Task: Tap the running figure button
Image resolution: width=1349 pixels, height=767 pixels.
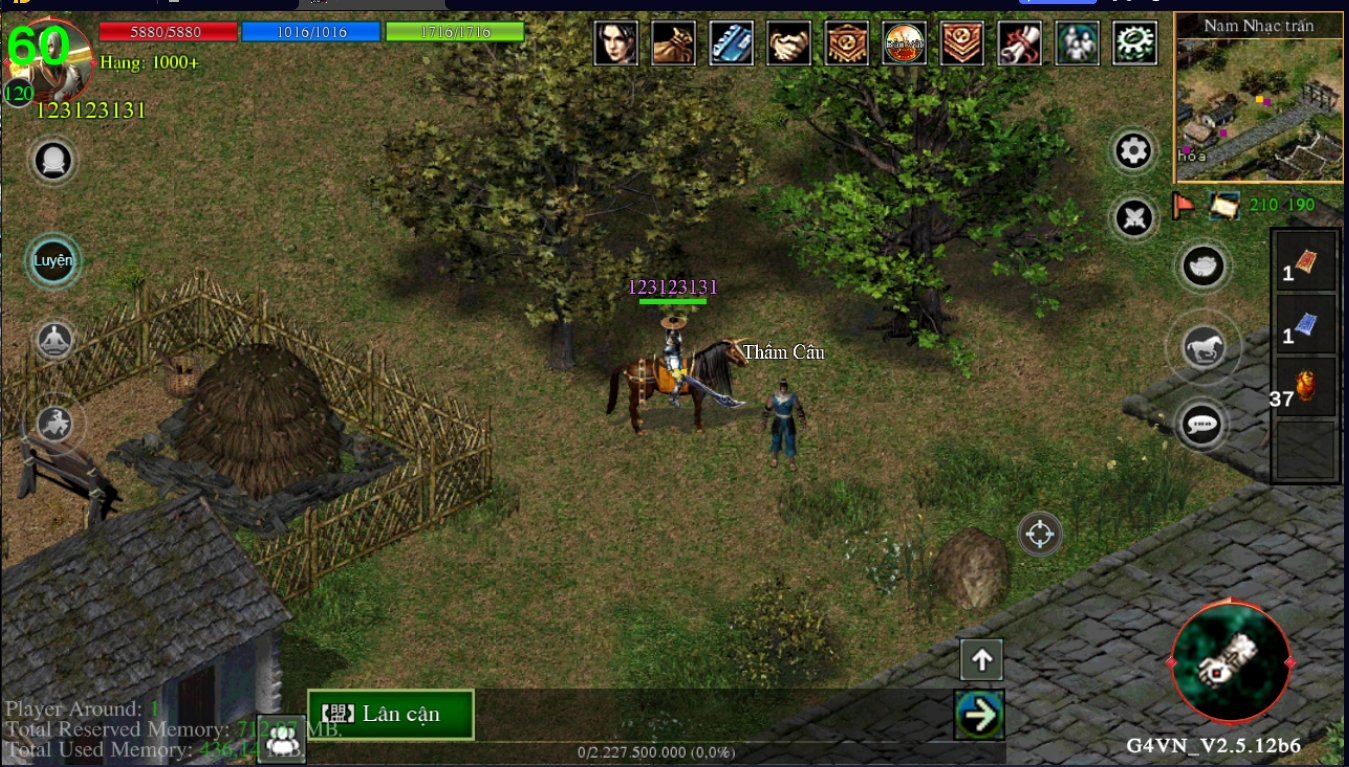Action: 56,424
